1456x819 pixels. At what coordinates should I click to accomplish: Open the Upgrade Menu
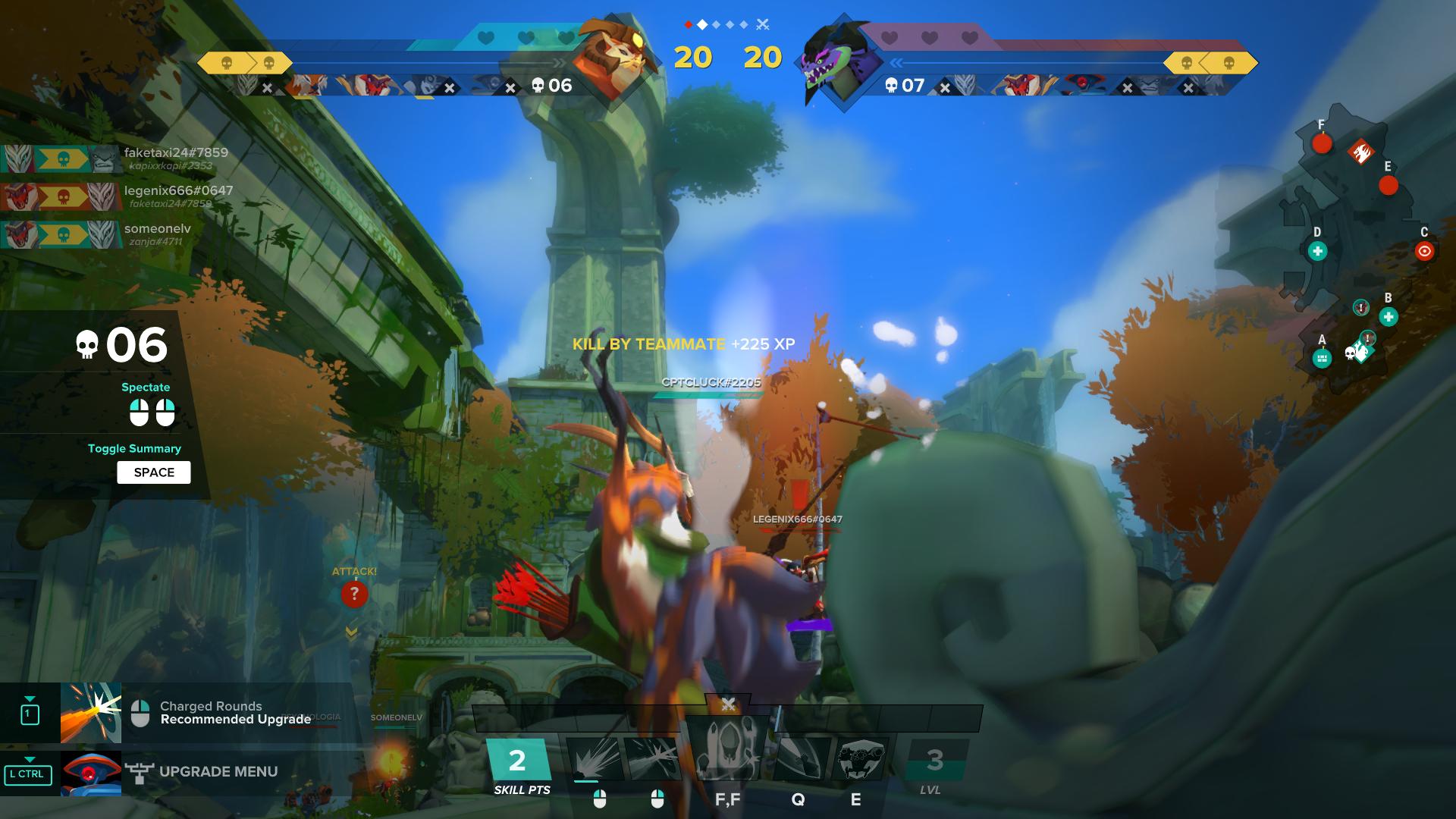point(218,772)
